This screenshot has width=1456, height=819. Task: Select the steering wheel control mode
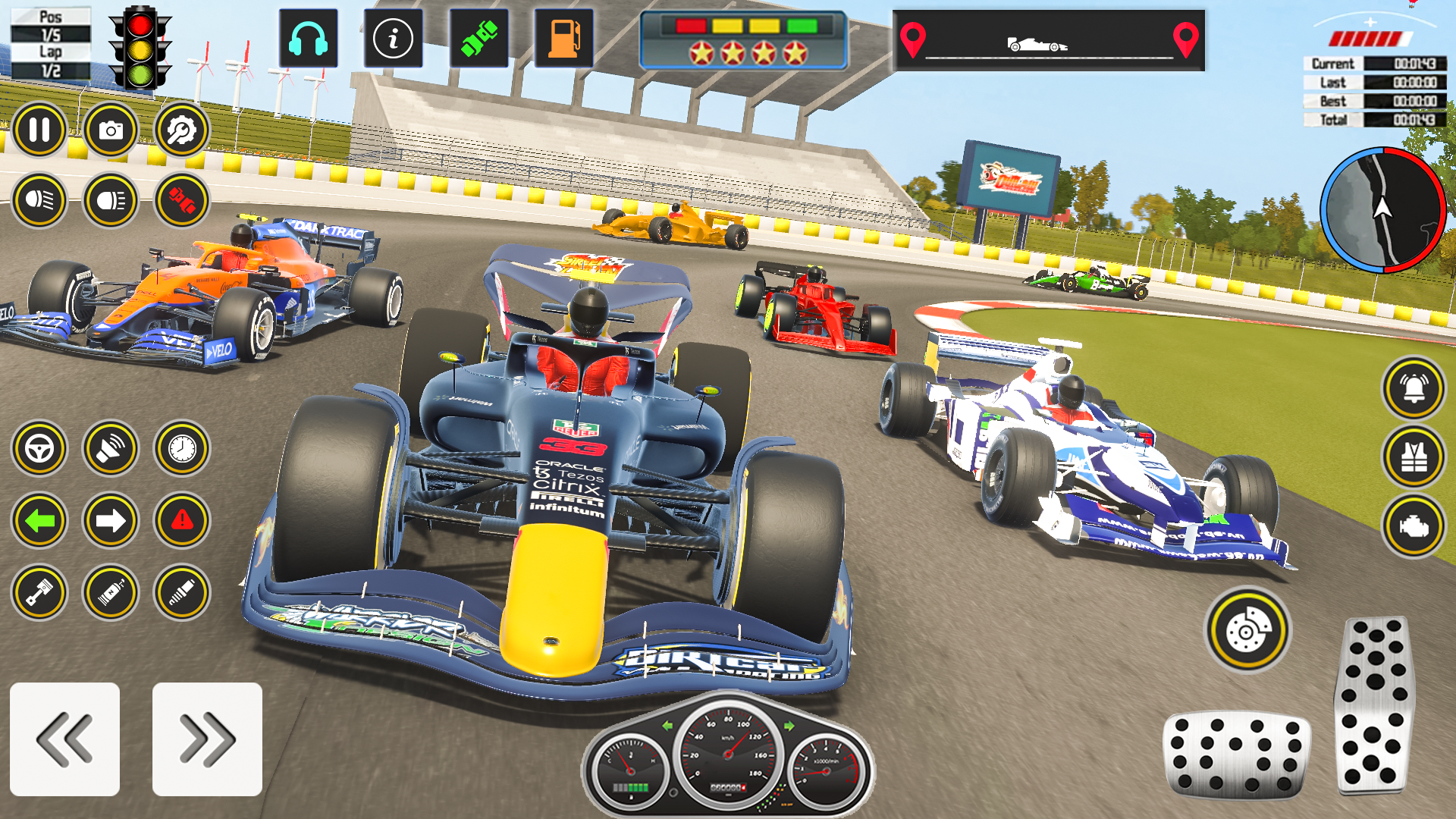pyautogui.click(x=39, y=447)
